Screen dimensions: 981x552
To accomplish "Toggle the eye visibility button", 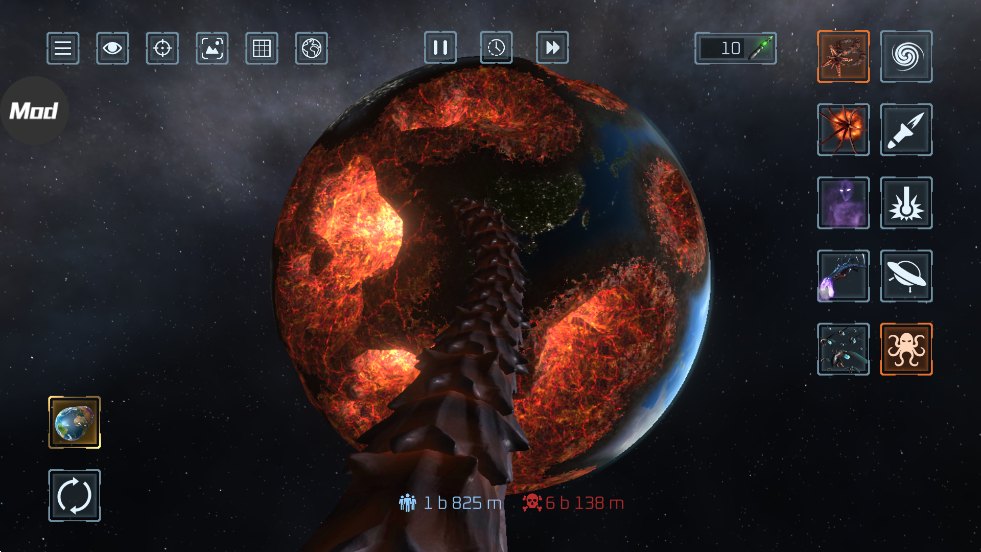I will point(112,48).
